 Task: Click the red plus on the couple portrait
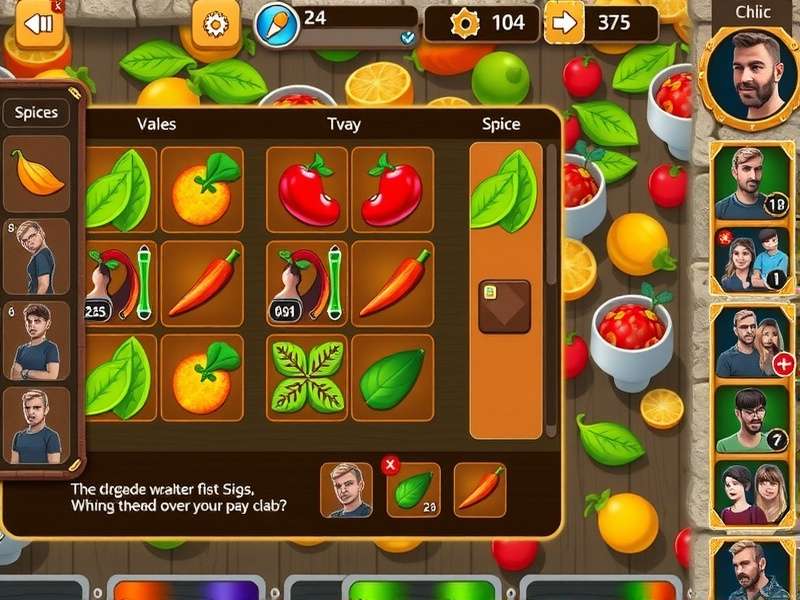[784, 363]
